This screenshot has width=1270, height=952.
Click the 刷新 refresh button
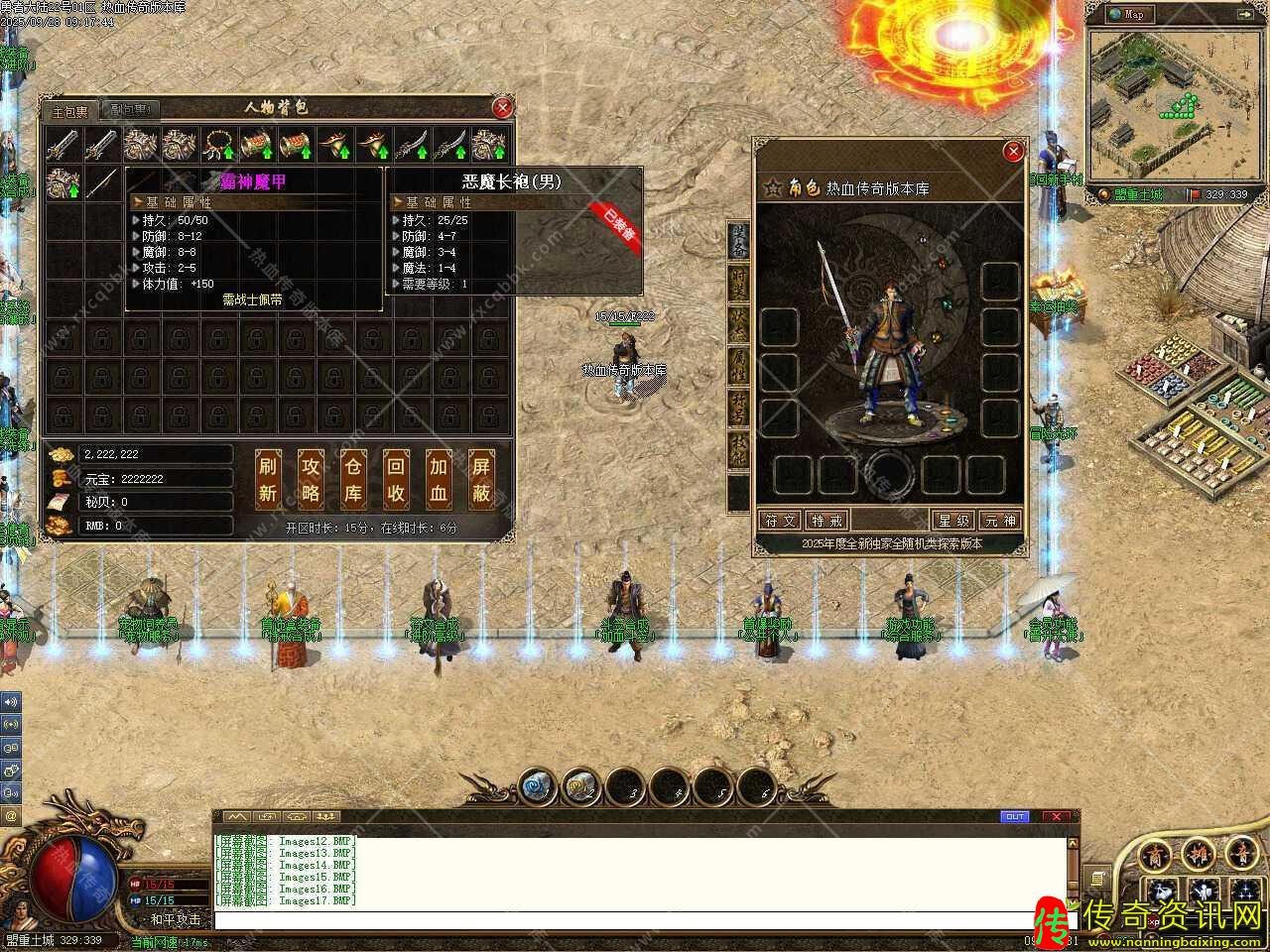tap(268, 479)
